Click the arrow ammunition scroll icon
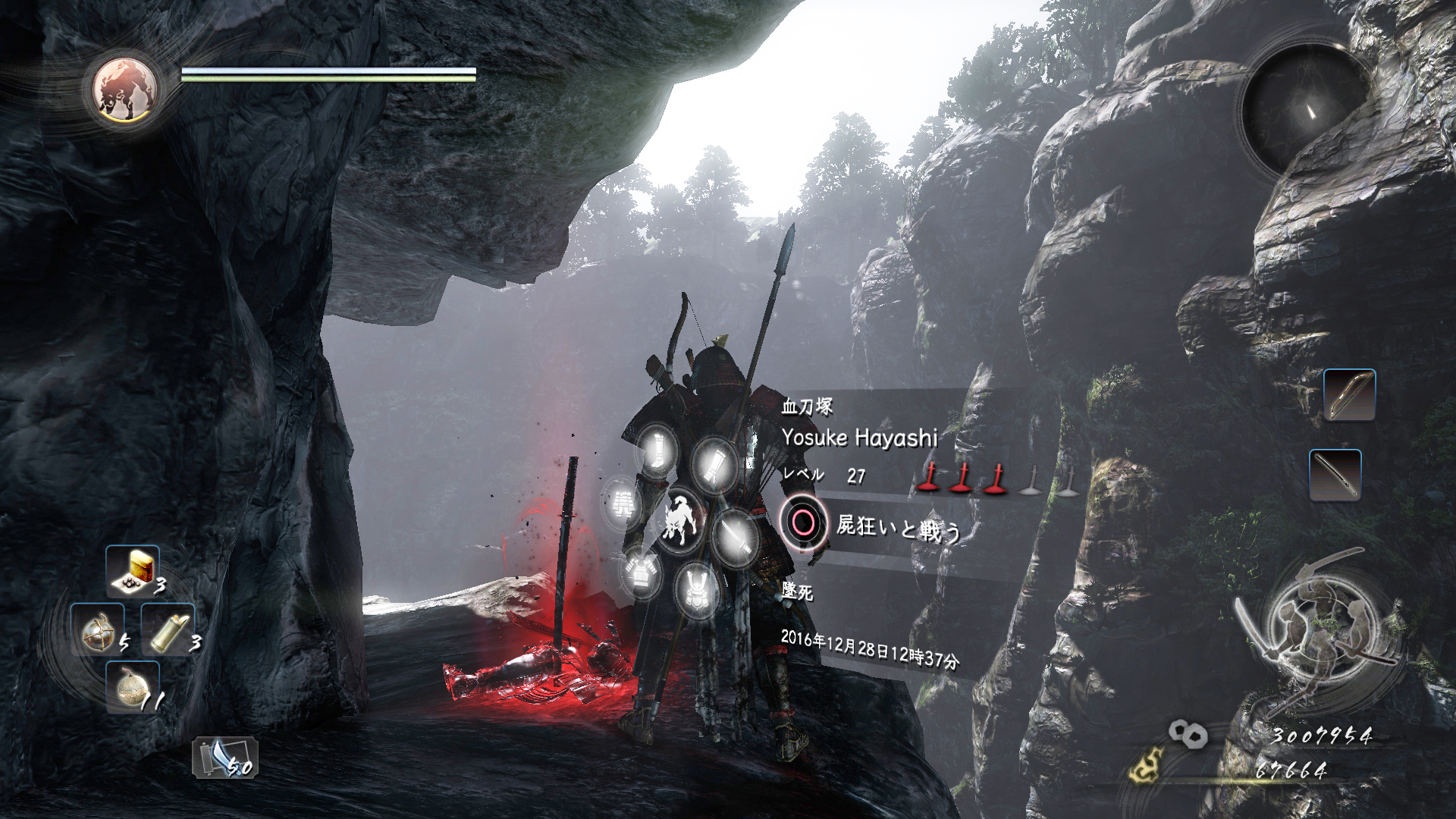 224,757
